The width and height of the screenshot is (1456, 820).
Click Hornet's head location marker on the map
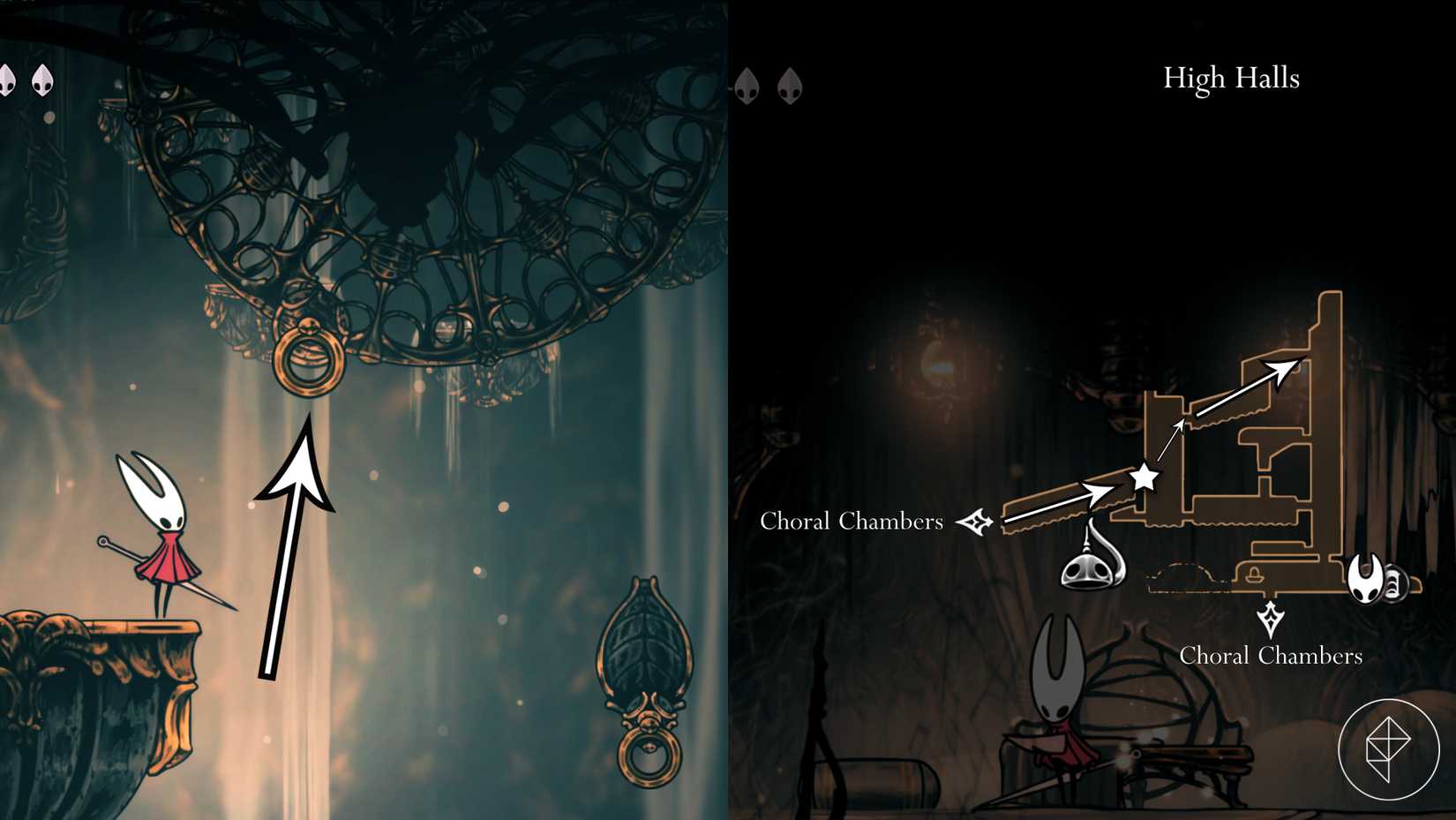[x=1366, y=578]
